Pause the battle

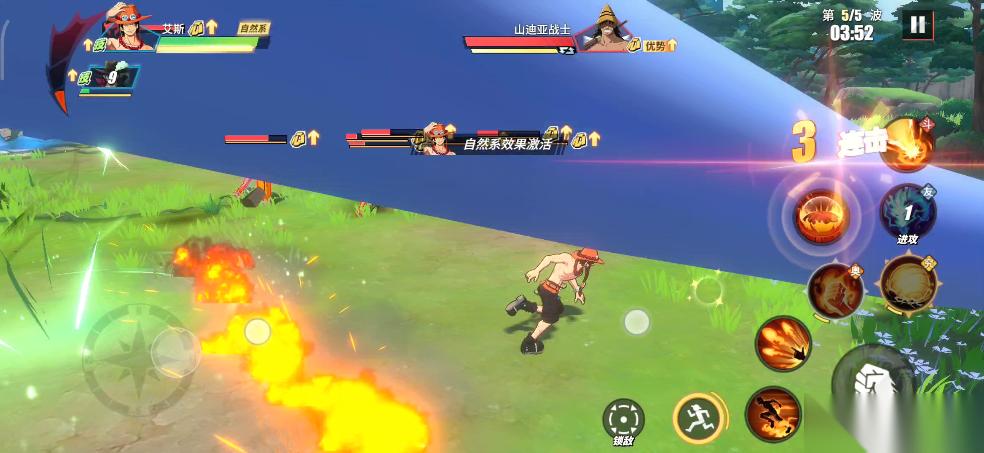coord(916,25)
